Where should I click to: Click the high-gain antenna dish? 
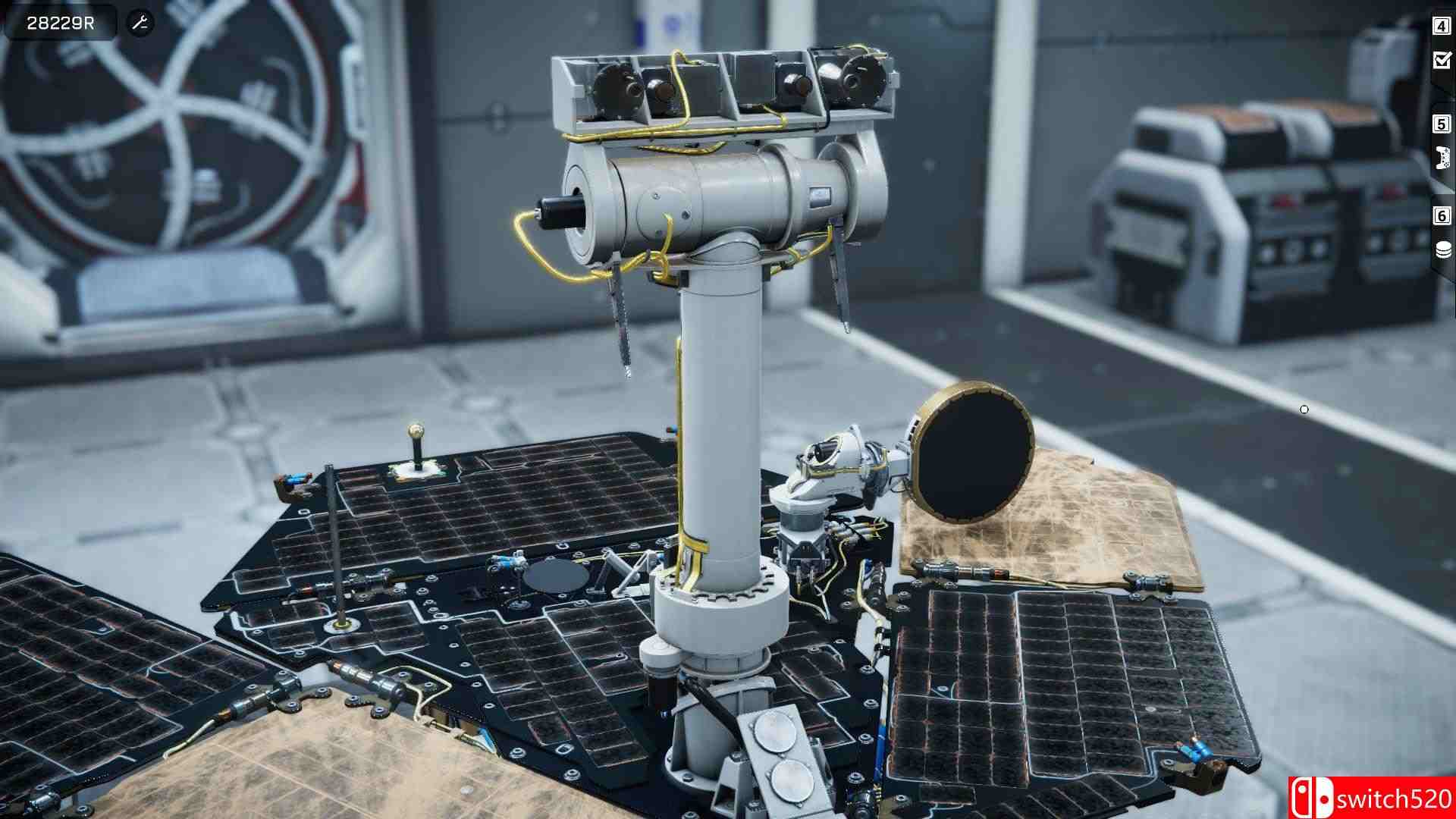pyautogui.click(x=974, y=455)
